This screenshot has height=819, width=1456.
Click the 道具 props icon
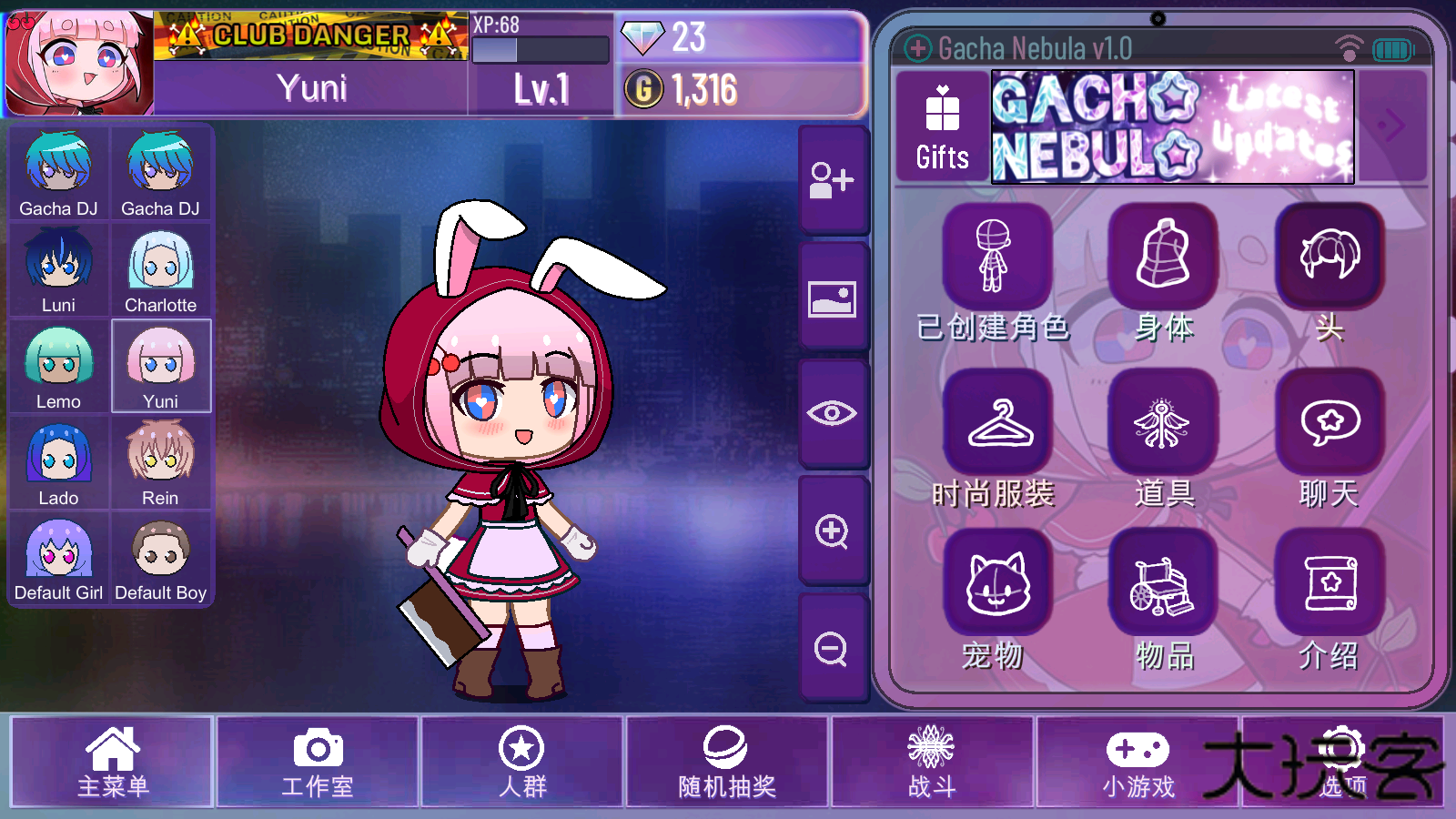(x=1162, y=421)
